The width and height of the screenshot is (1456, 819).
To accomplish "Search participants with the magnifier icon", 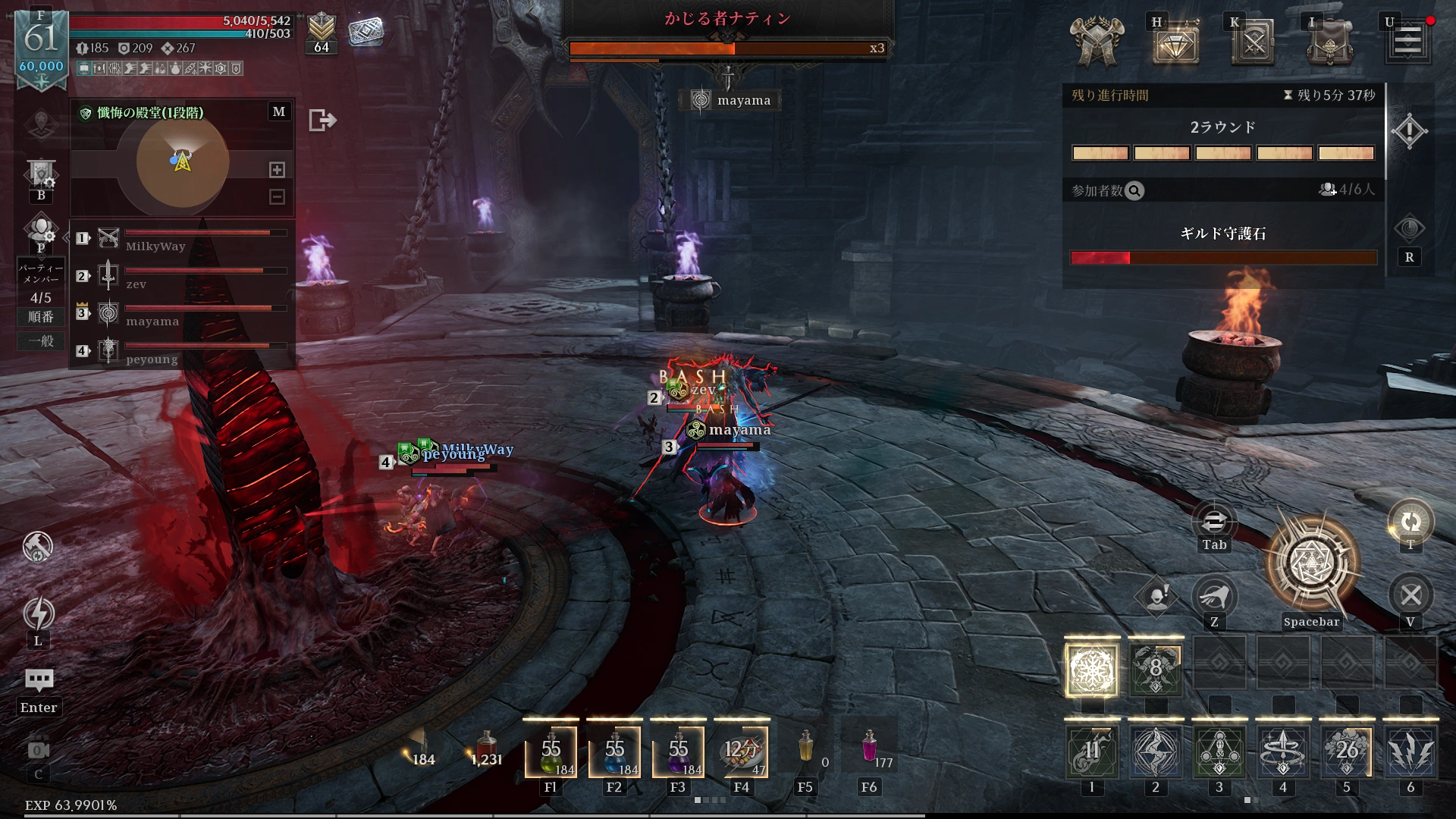I will (x=1134, y=191).
